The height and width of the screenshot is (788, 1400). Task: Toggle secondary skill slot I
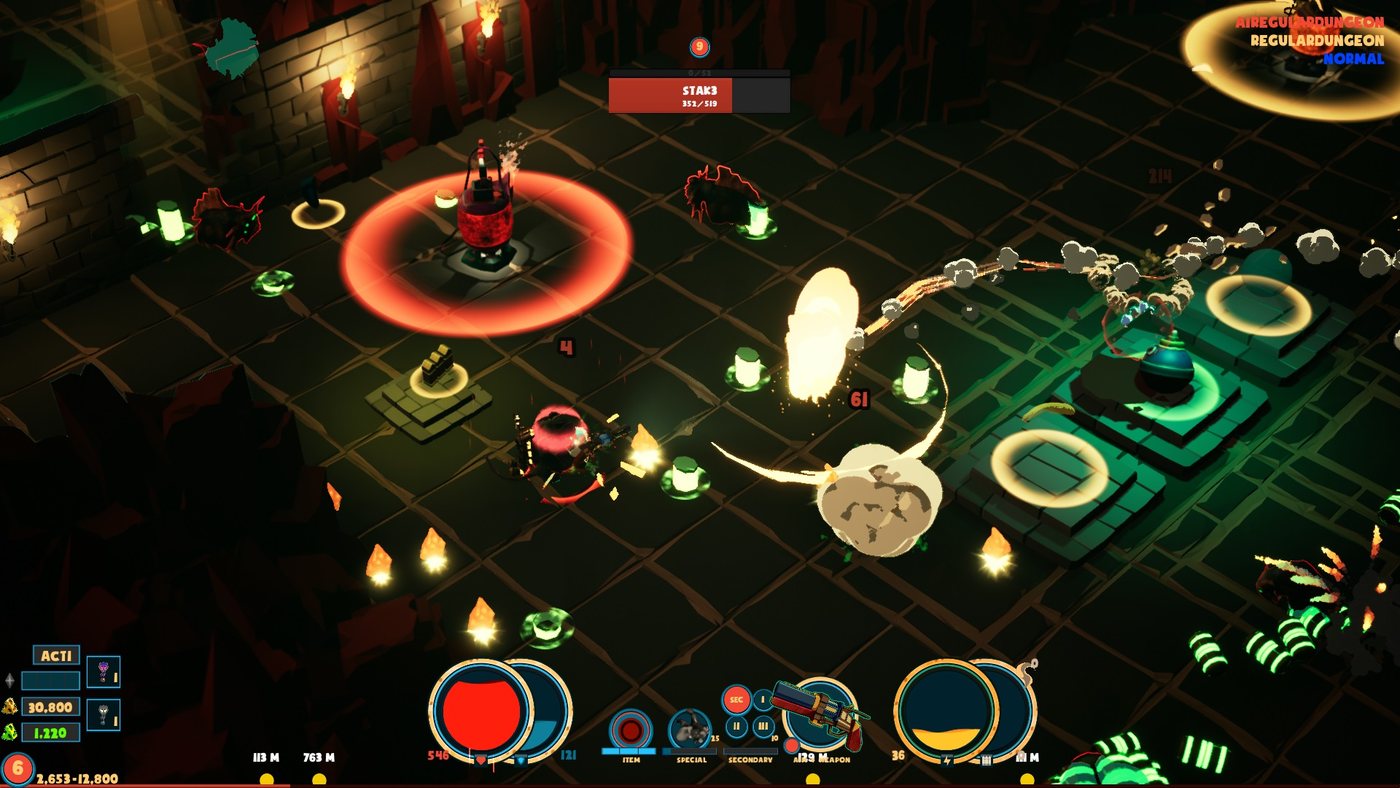tap(763, 699)
